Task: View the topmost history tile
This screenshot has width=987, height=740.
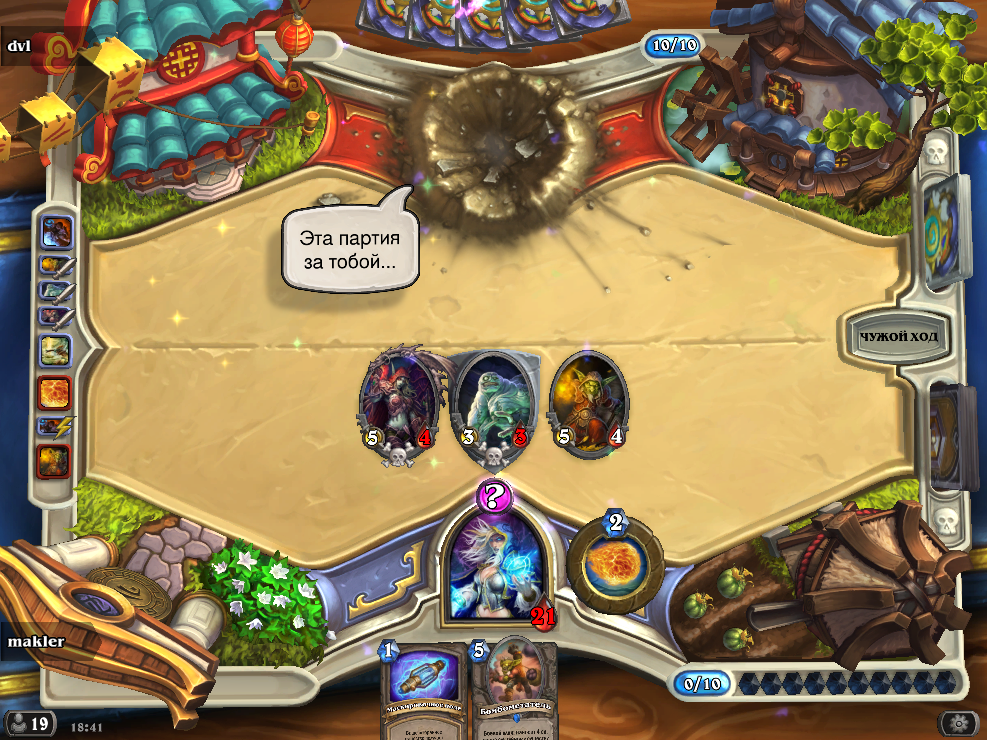Action: pos(54,232)
